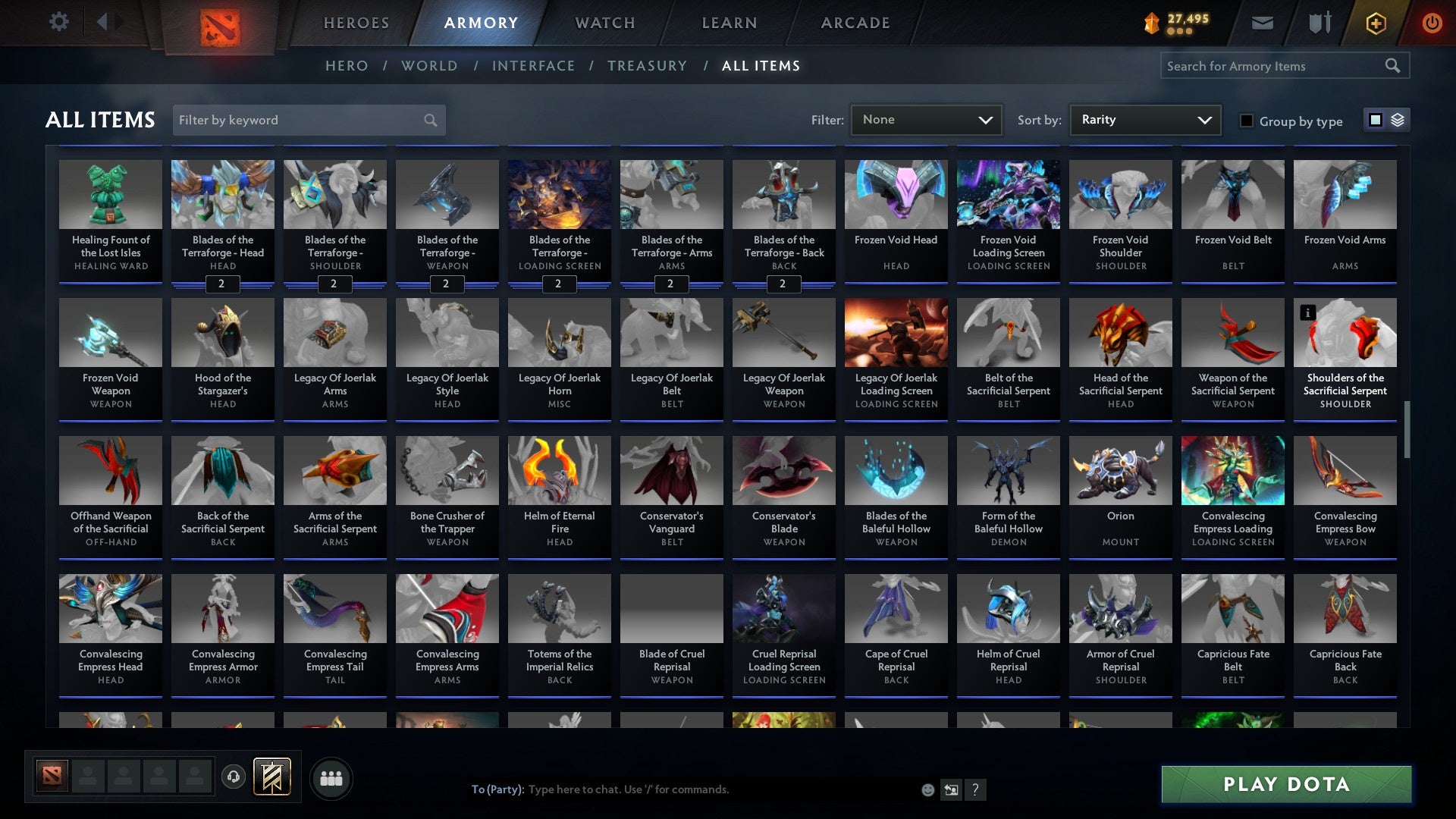The image size is (1456, 819).
Task: Open the friends list icon near chat bar
Action: click(x=331, y=777)
